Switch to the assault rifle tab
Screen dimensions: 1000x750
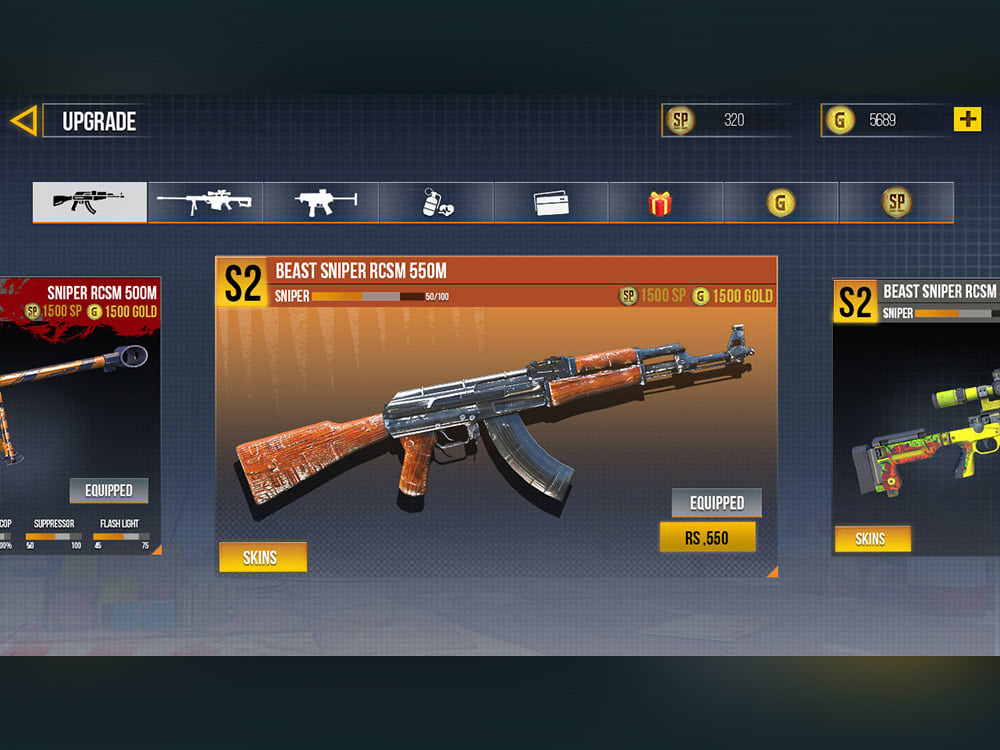pos(90,202)
